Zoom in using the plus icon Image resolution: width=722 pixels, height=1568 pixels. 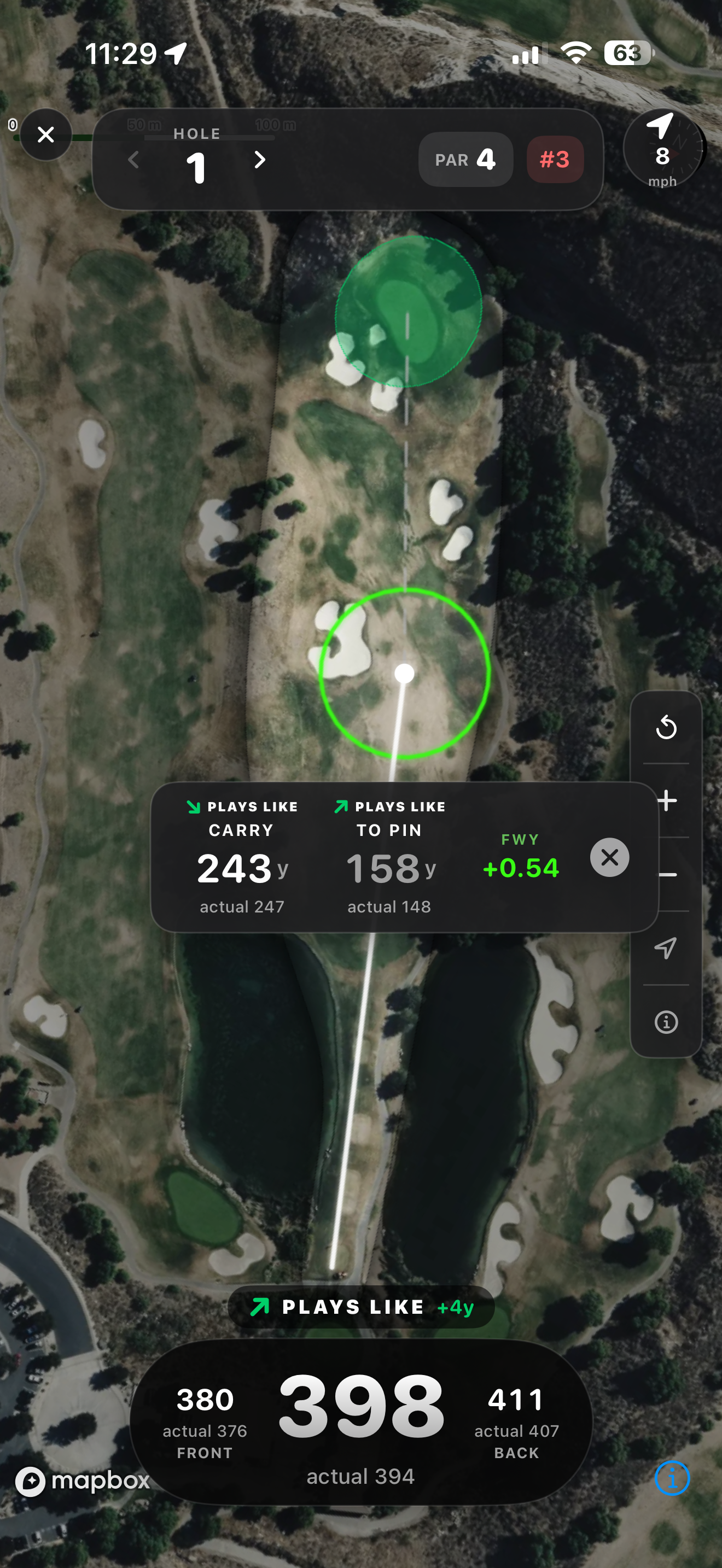coord(667,800)
